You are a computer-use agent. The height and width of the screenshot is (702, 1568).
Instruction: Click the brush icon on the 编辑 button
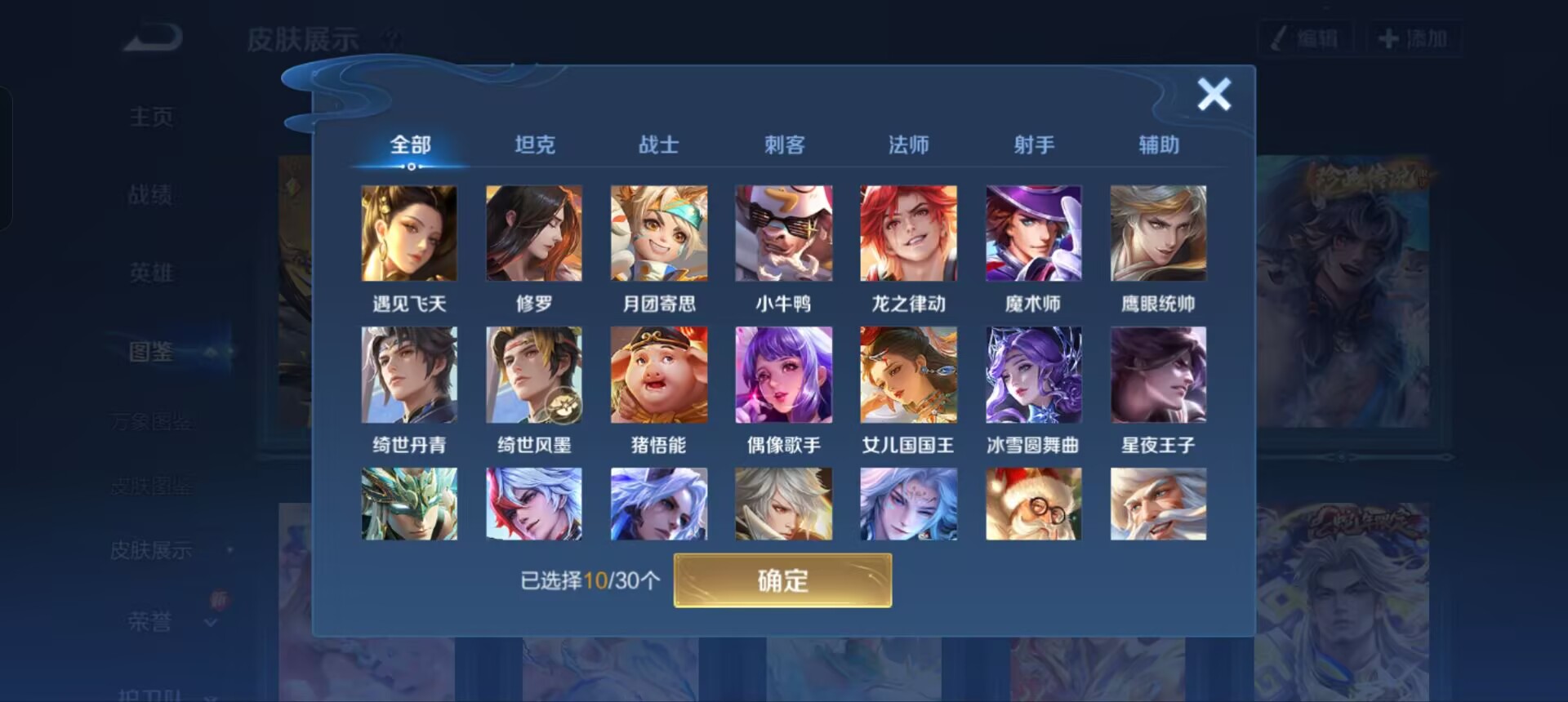1282,36
